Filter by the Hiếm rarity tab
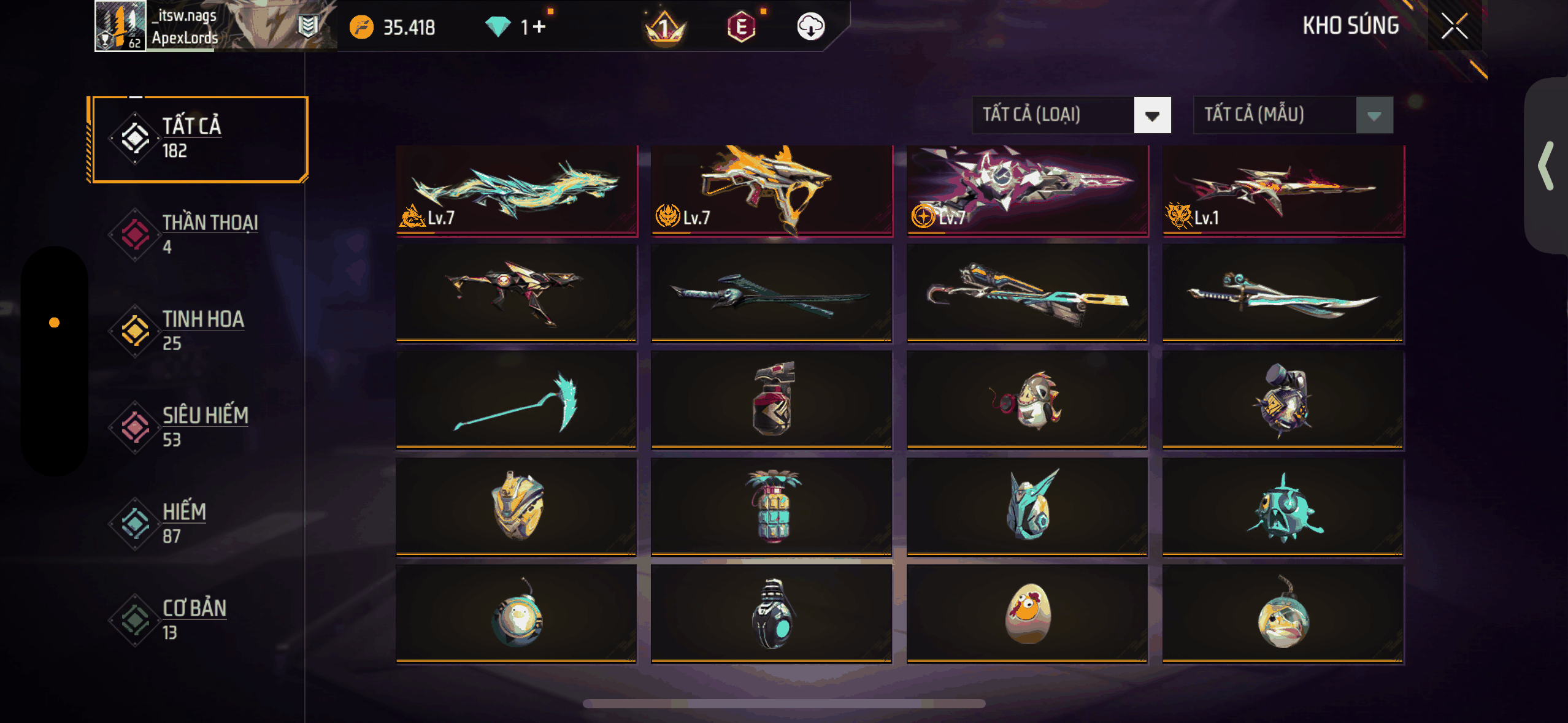The height and width of the screenshot is (723, 1568). click(x=198, y=523)
